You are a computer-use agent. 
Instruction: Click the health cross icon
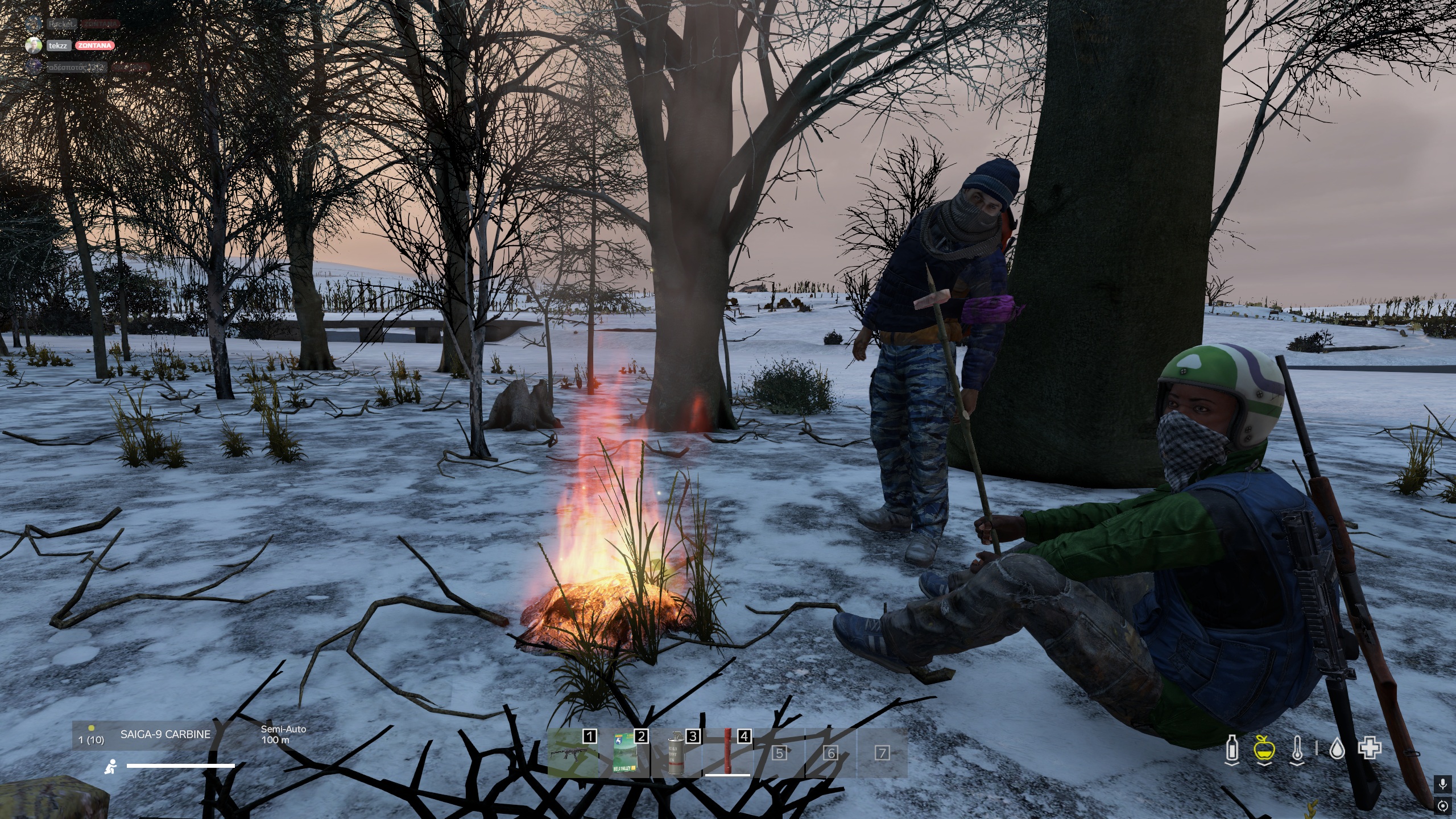click(x=1370, y=748)
